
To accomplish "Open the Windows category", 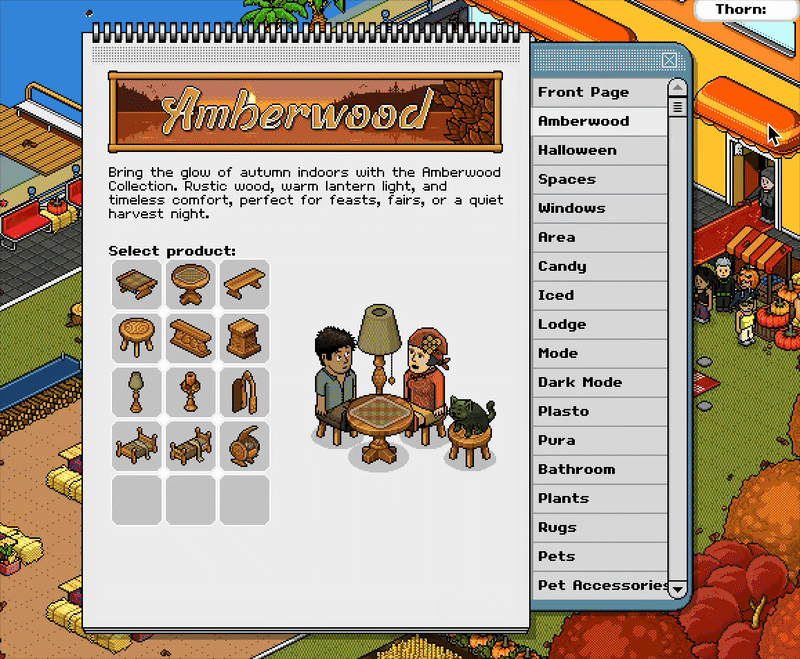I will point(598,208).
